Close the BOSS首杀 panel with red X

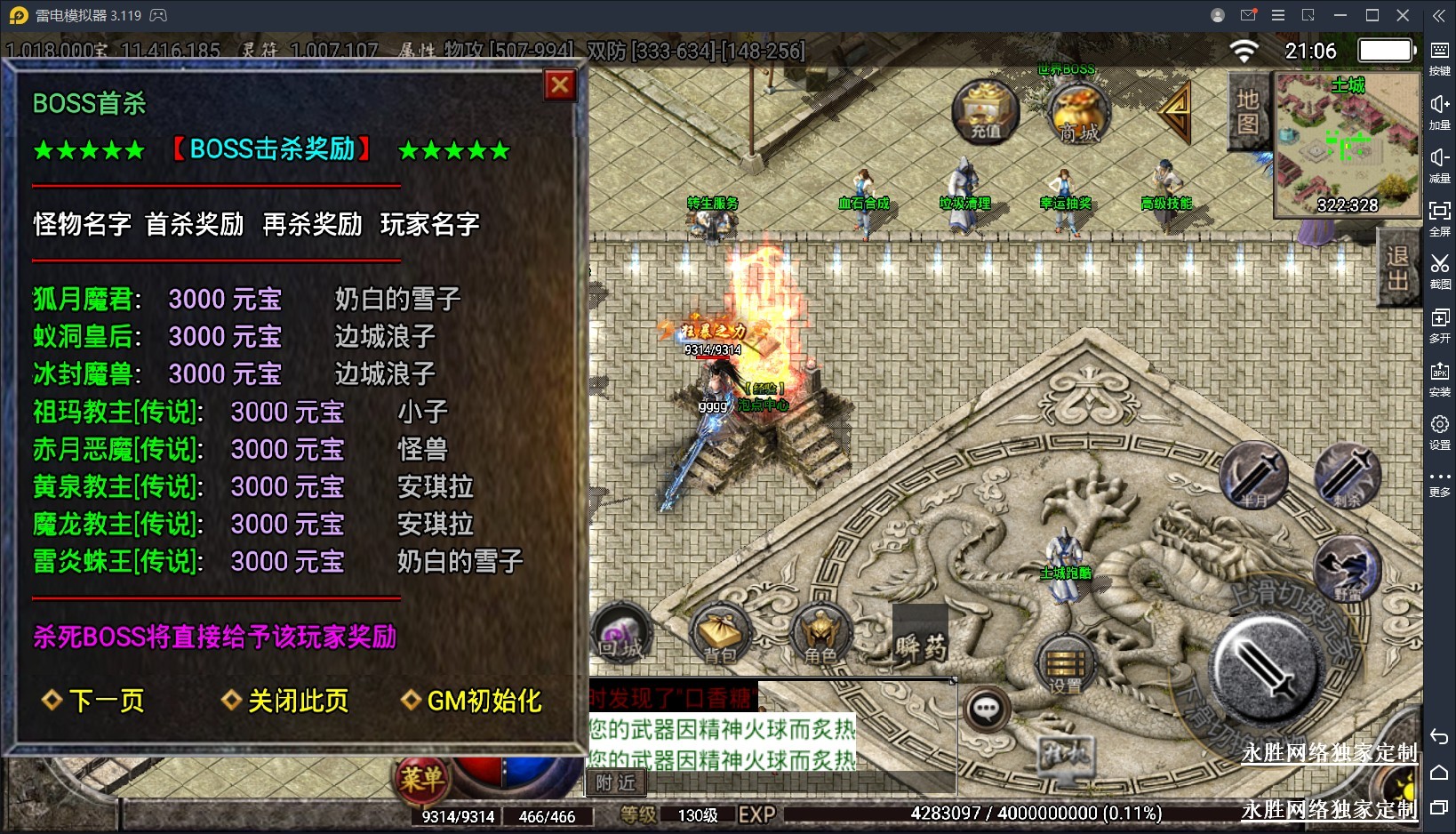pos(560,85)
